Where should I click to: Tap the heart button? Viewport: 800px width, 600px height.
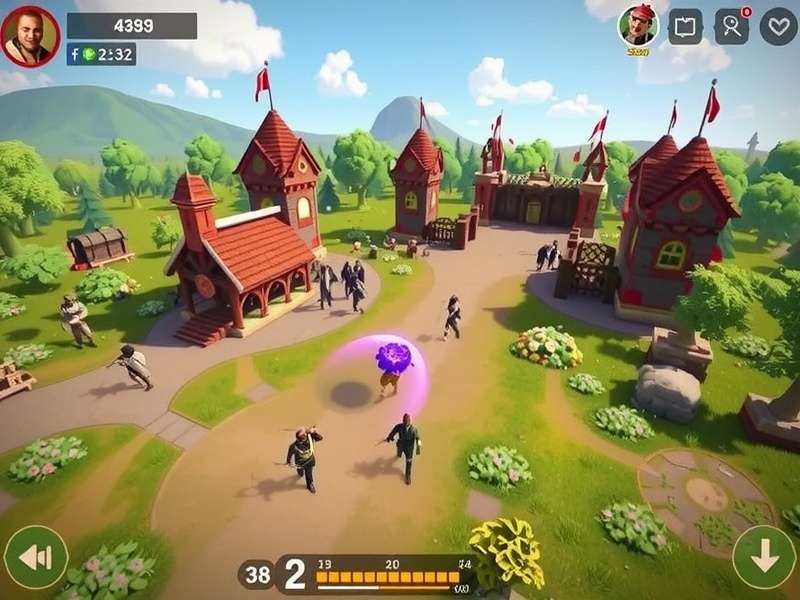coord(778,27)
